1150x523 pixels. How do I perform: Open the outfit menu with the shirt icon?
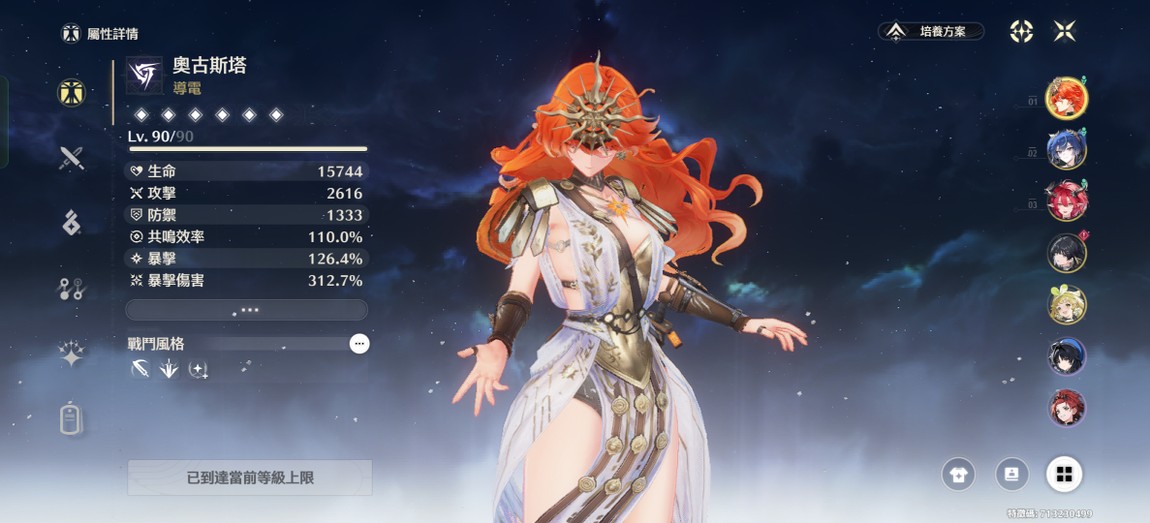pyautogui.click(x=959, y=474)
